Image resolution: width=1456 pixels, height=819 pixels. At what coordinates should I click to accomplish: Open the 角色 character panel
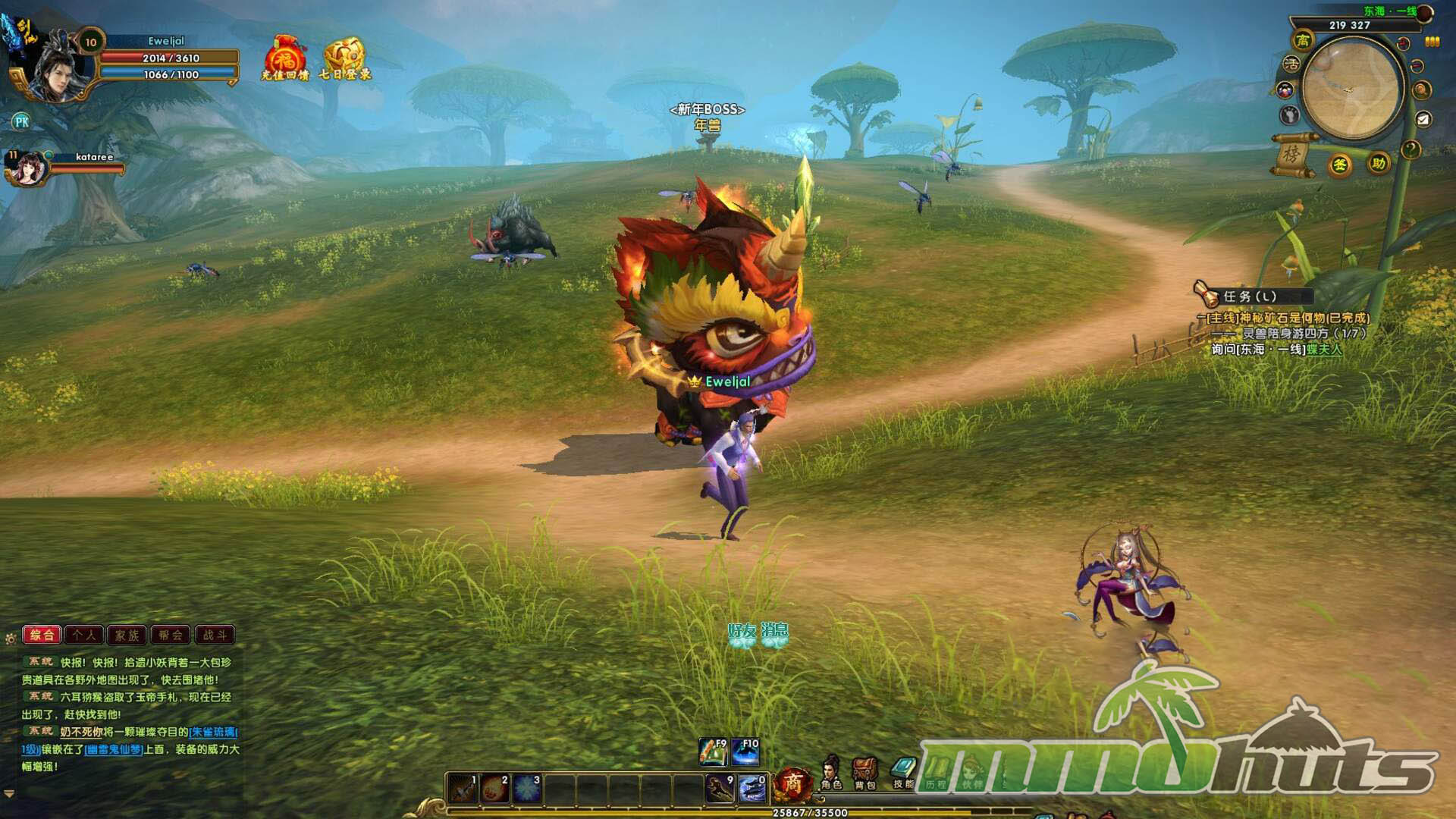[832, 773]
